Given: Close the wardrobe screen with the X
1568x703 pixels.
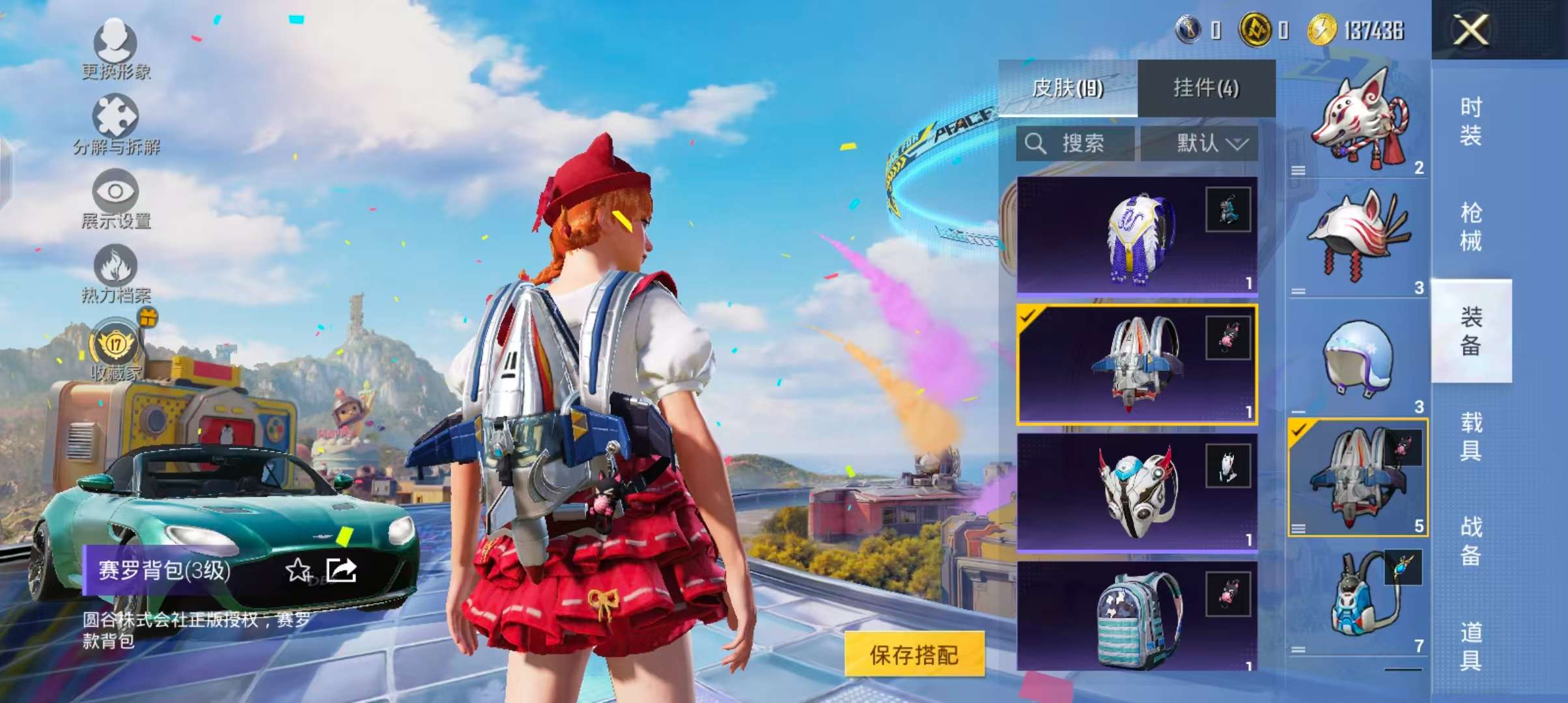Looking at the screenshot, I should [x=1470, y=30].
